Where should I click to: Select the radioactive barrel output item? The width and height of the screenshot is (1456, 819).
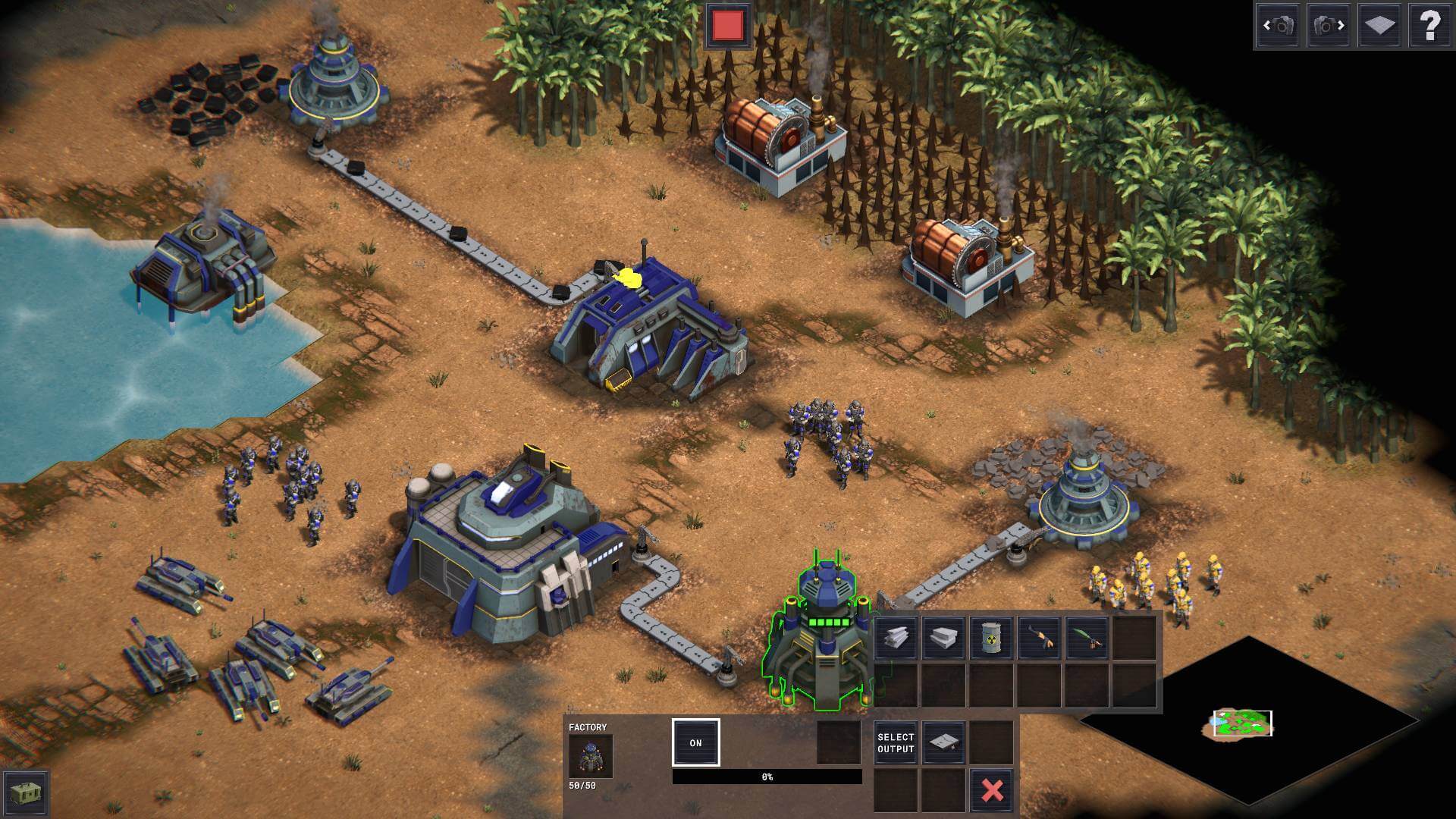991,637
